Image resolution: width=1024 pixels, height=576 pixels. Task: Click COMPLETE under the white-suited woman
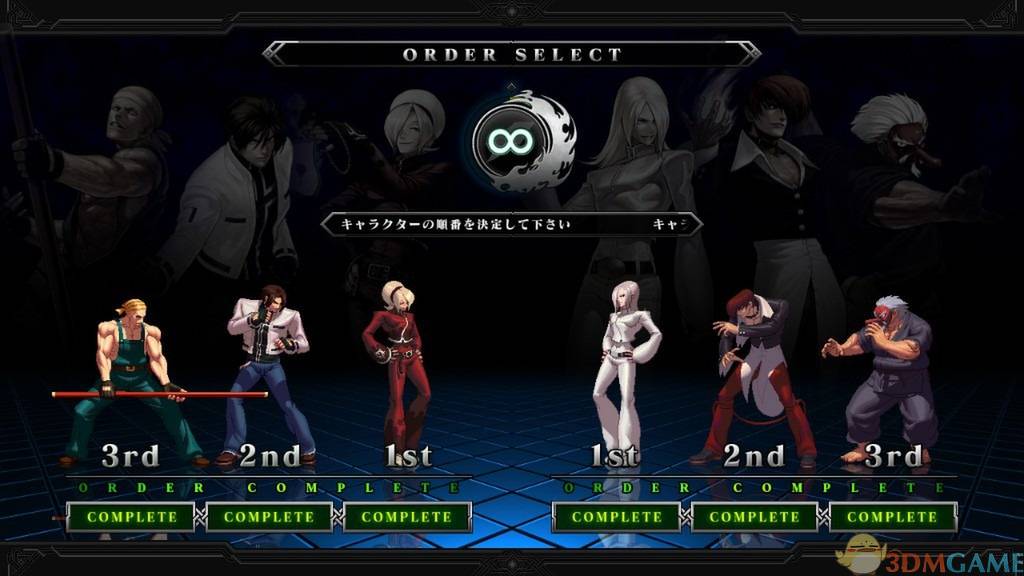click(x=617, y=517)
